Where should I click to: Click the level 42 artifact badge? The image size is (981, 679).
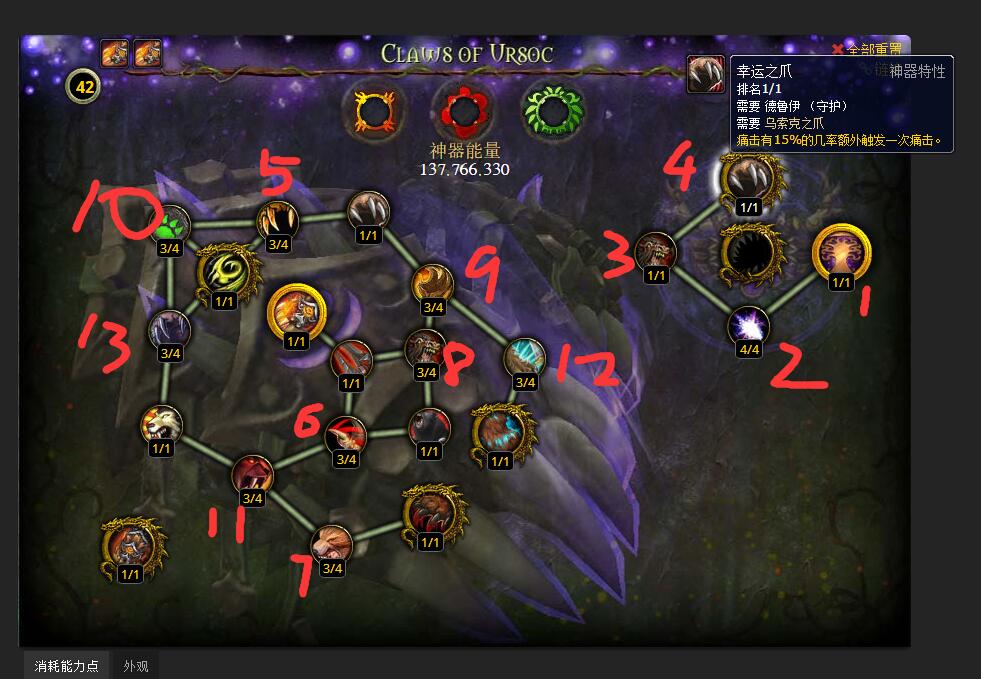pos(84,87)
